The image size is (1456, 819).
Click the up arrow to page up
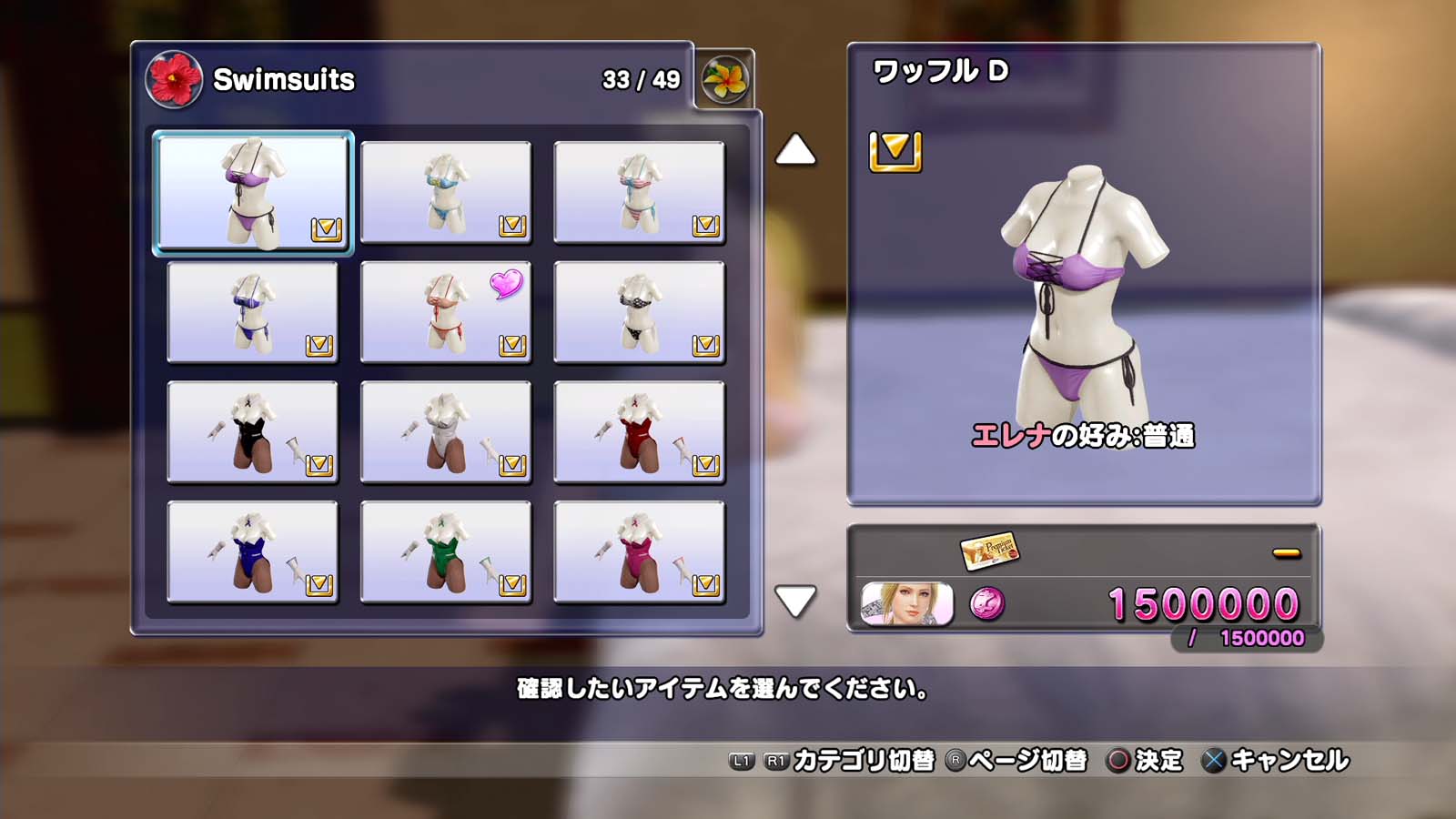coord(795,150)
